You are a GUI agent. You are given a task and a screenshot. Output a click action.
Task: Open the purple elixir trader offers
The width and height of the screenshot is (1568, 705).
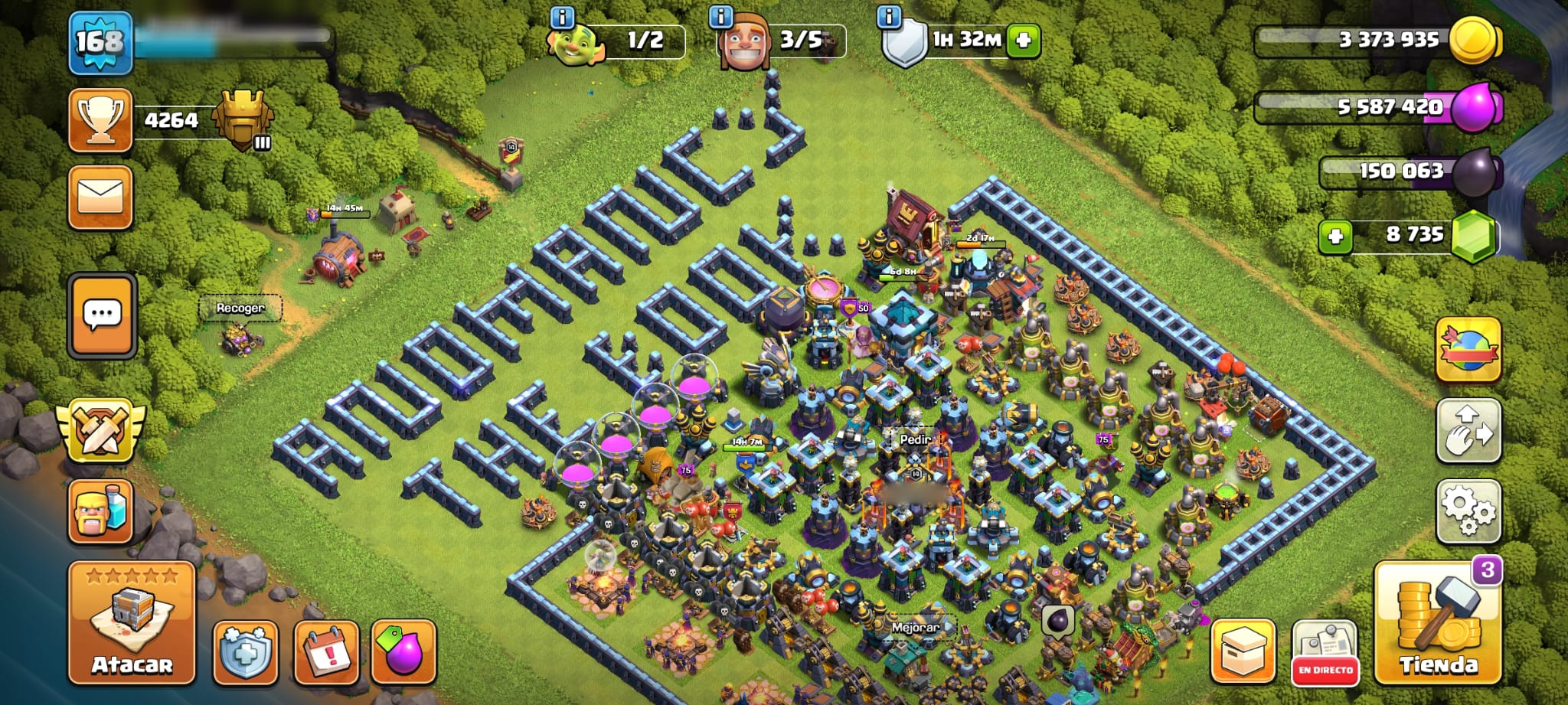(403, 651)
